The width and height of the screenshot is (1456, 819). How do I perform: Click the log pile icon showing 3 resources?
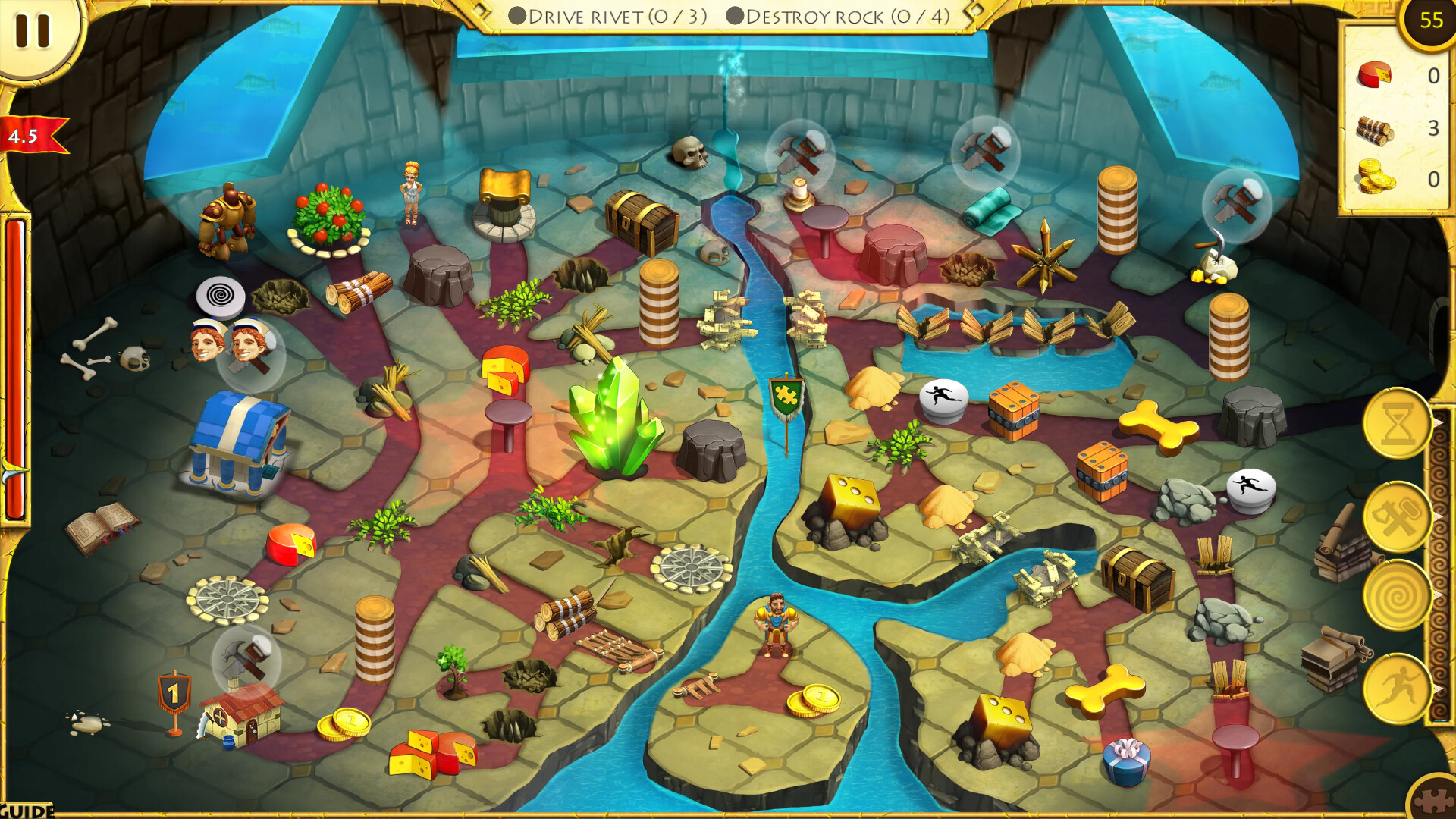[1375, 130]
